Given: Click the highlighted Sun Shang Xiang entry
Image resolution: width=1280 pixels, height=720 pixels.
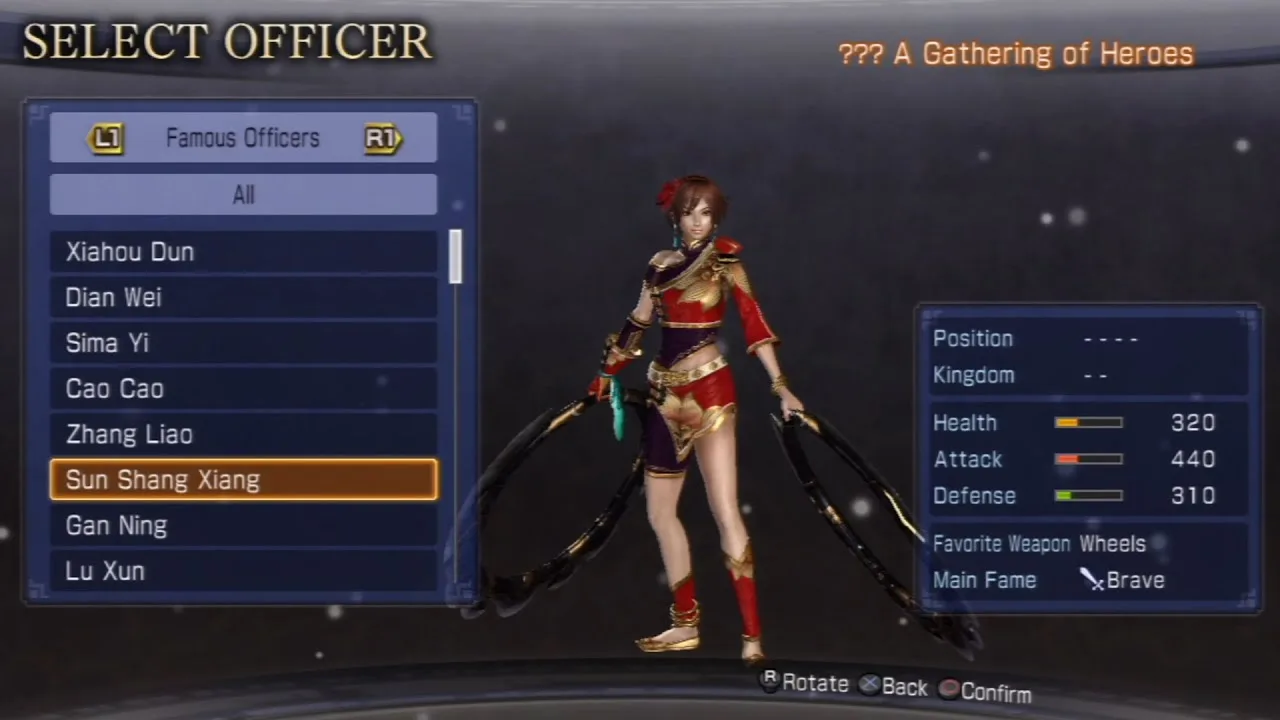Looking at the screenshot, I should 243,480.
